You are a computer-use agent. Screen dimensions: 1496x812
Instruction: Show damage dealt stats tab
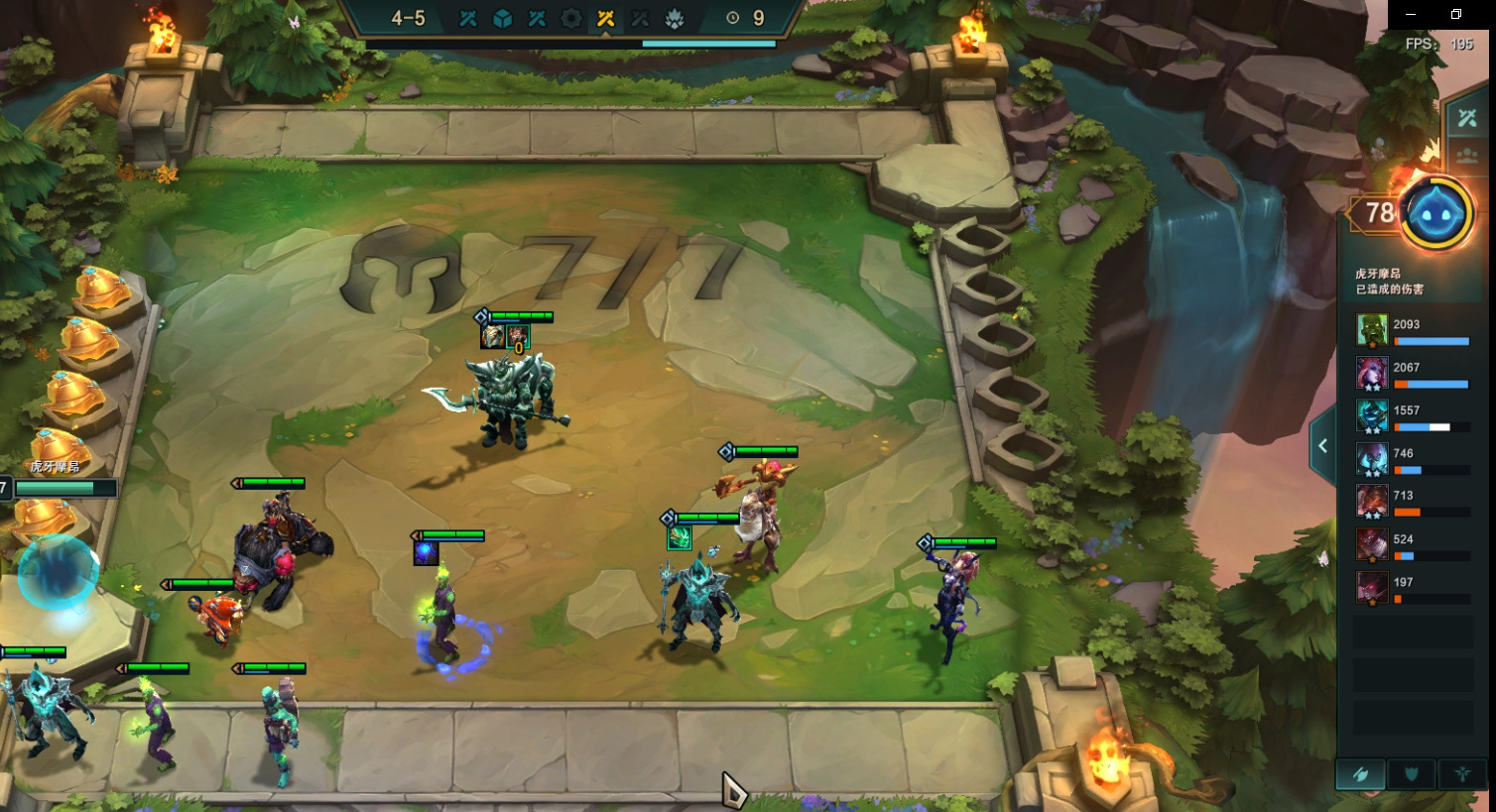(x=1361, y=774)
